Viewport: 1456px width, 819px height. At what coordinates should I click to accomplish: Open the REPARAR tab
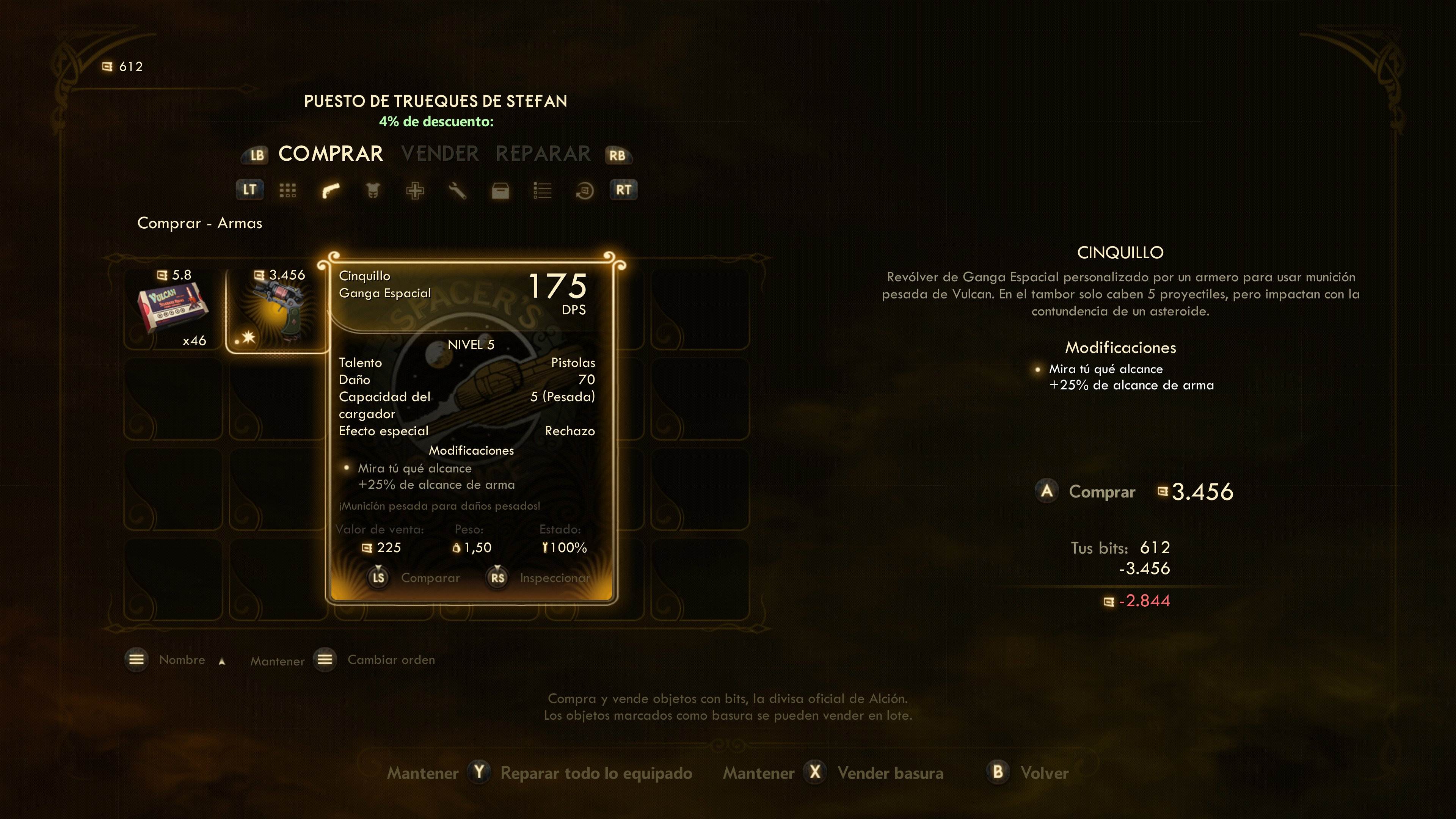pos(543,154)
